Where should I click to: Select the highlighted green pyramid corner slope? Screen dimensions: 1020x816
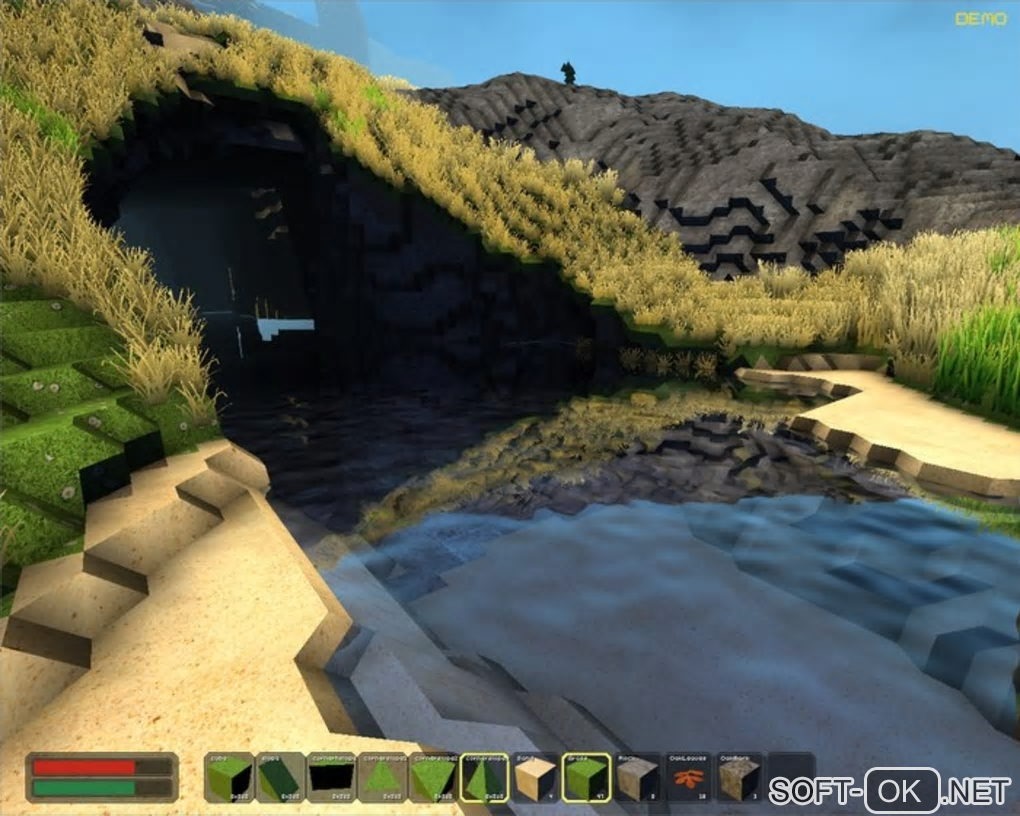(484, 777)
